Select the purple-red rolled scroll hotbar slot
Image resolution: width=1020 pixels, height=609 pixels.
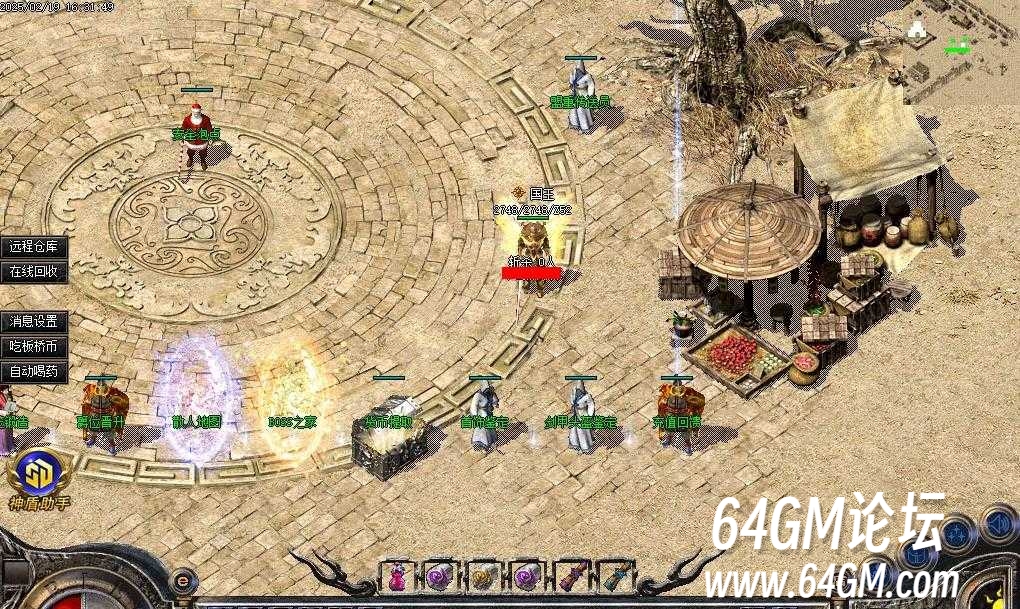pos(572,576)
